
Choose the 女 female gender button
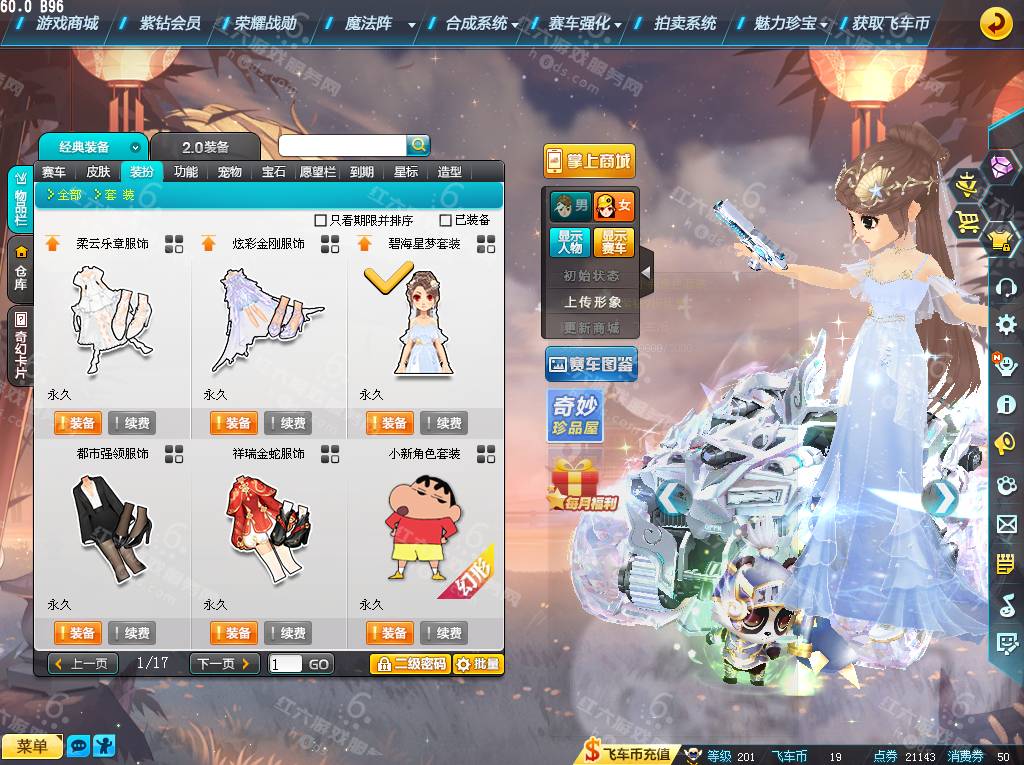tap(614, 207)
